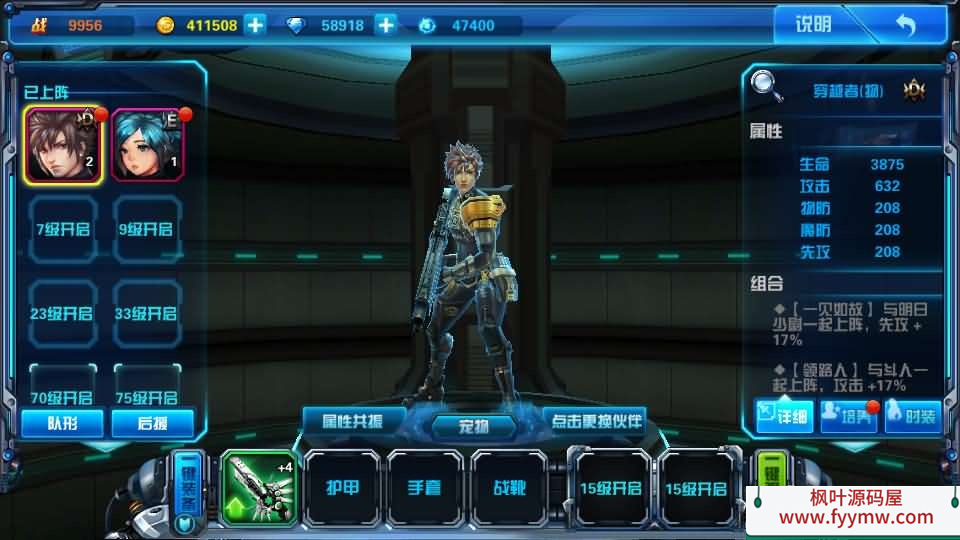Switch to the 培养 training tab
960x540 pixels.
point(848,415)
